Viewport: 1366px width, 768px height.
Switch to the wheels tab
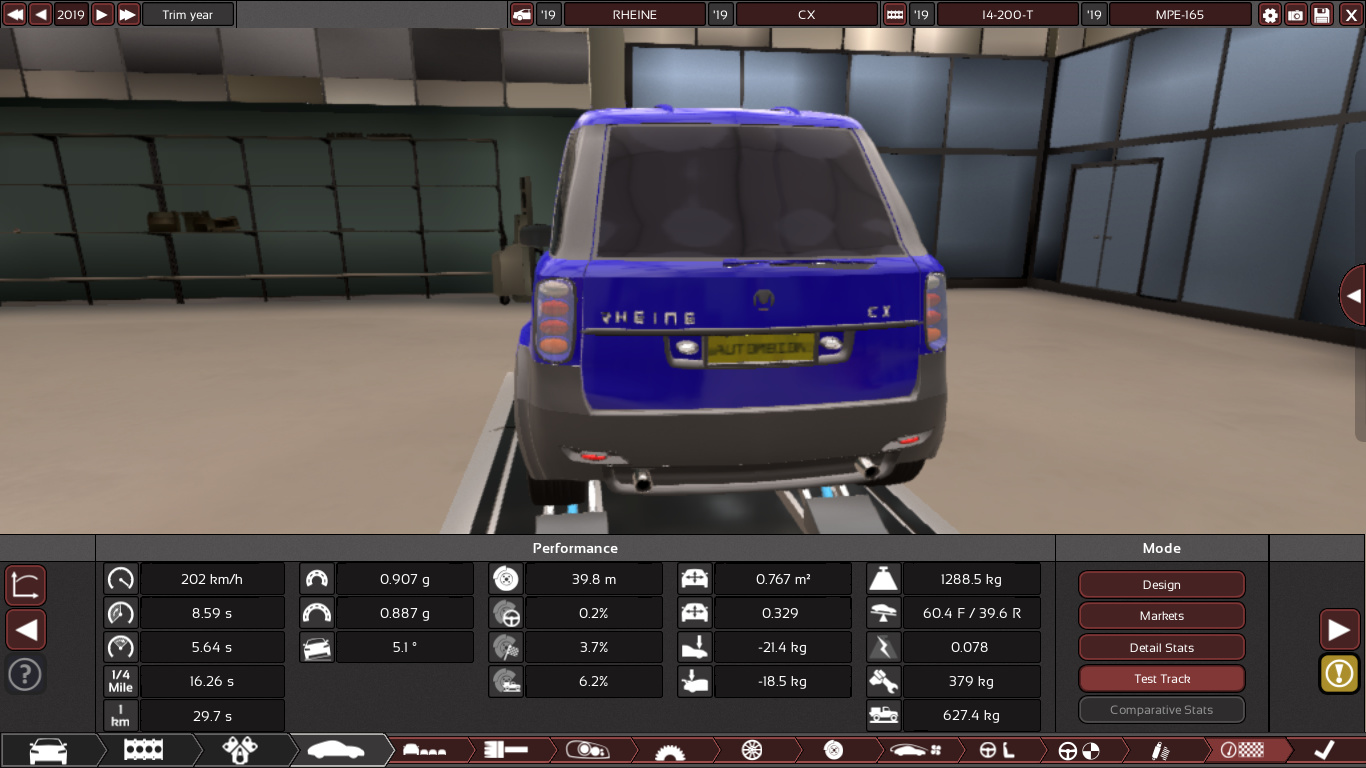[x=752, y=750]
